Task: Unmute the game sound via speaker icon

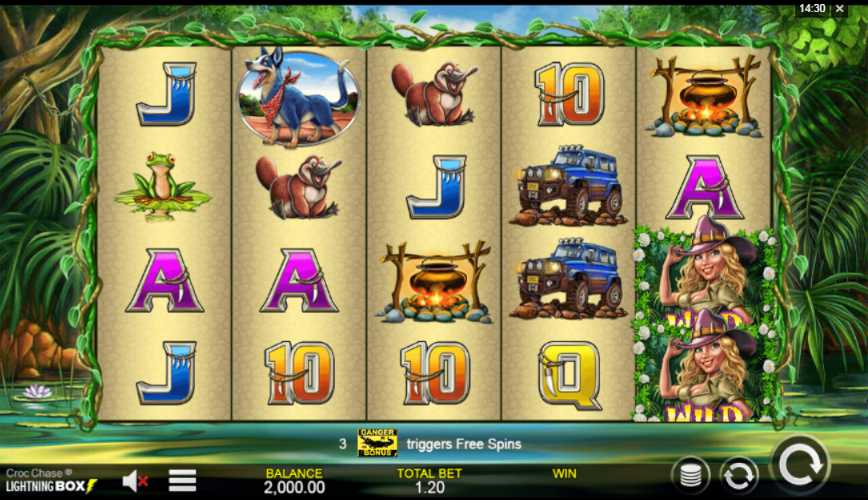Action: 134,481
